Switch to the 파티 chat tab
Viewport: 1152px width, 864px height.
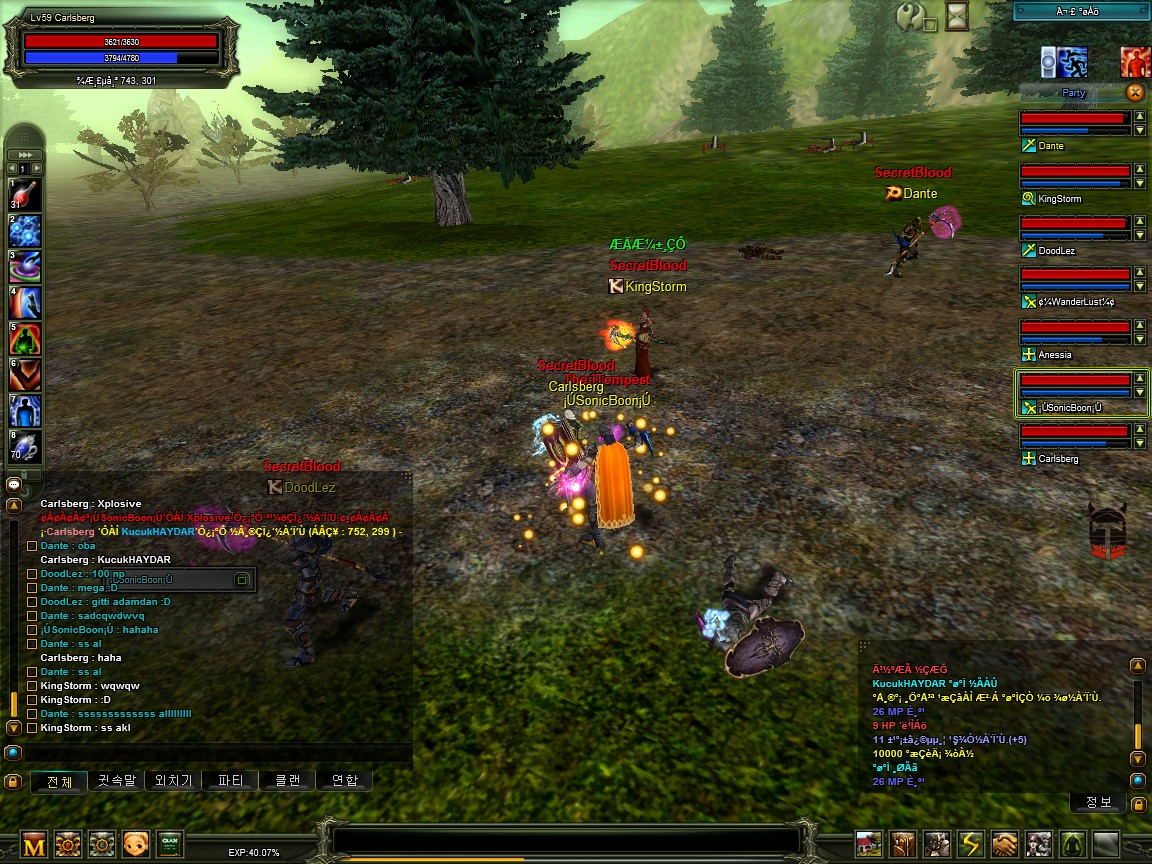click(231, 780)
